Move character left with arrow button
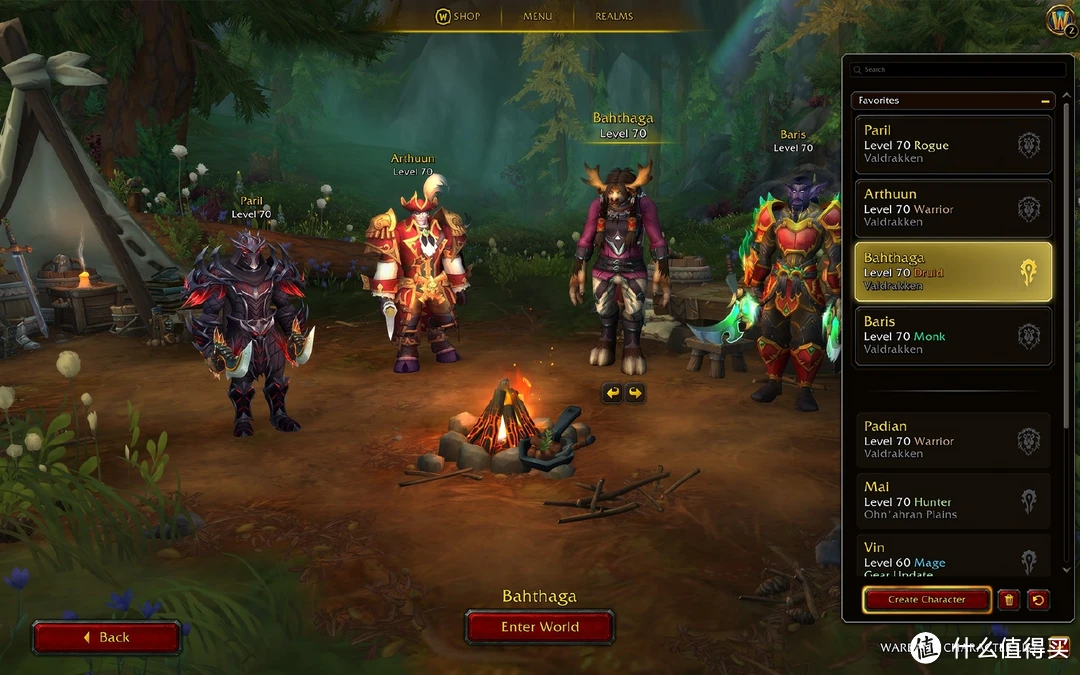The height and width of the screenshot is (675, 1080). (x=613, y=393)
